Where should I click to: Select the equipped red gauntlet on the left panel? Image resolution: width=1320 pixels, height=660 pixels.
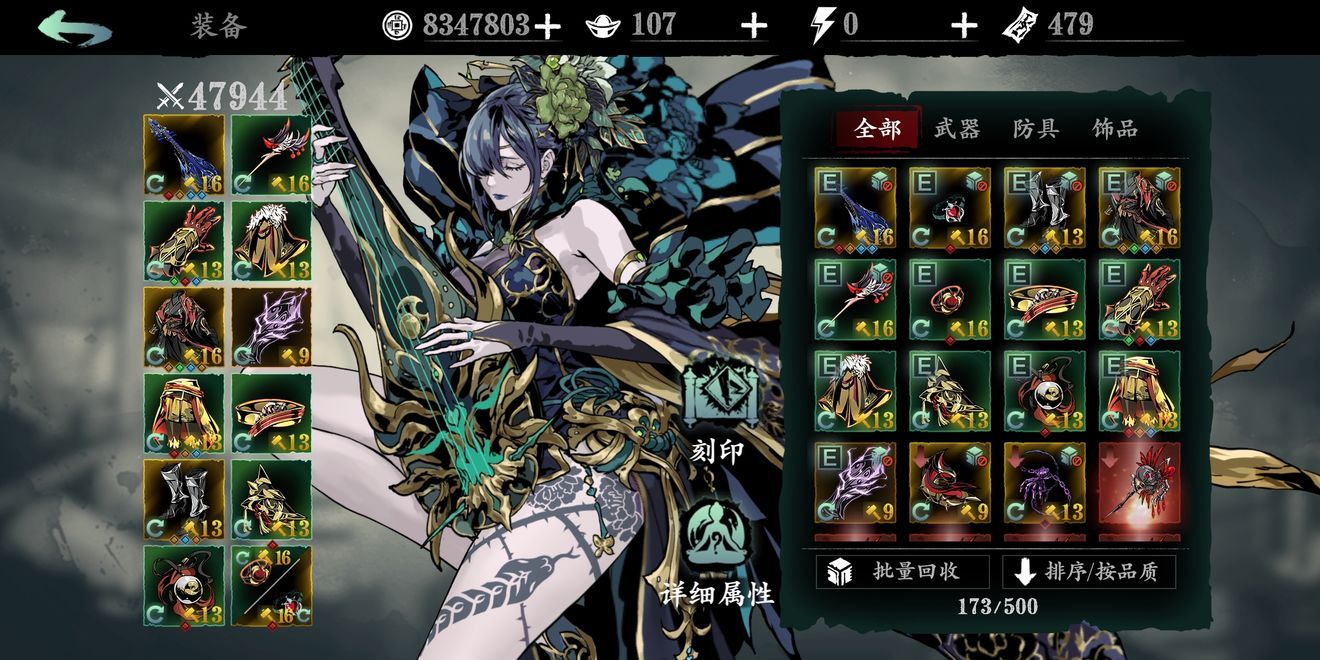click(x=184, y=241)
